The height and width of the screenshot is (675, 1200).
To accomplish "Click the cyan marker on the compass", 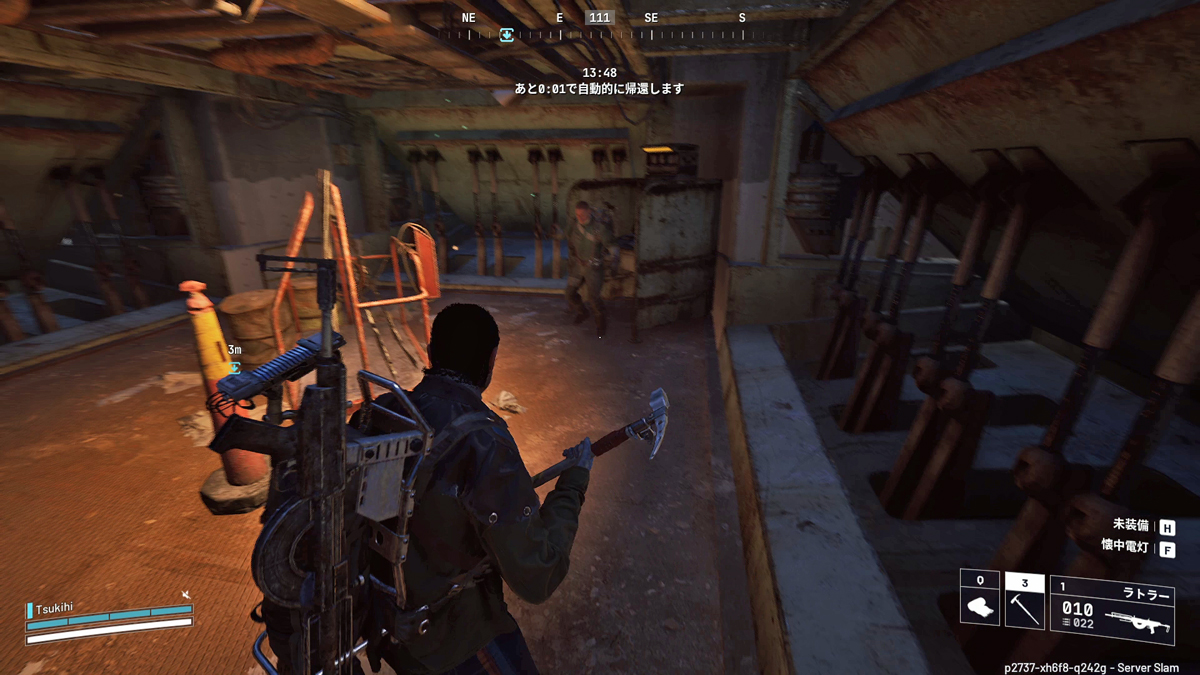I will pyautogui.click(x=506, y=35).
